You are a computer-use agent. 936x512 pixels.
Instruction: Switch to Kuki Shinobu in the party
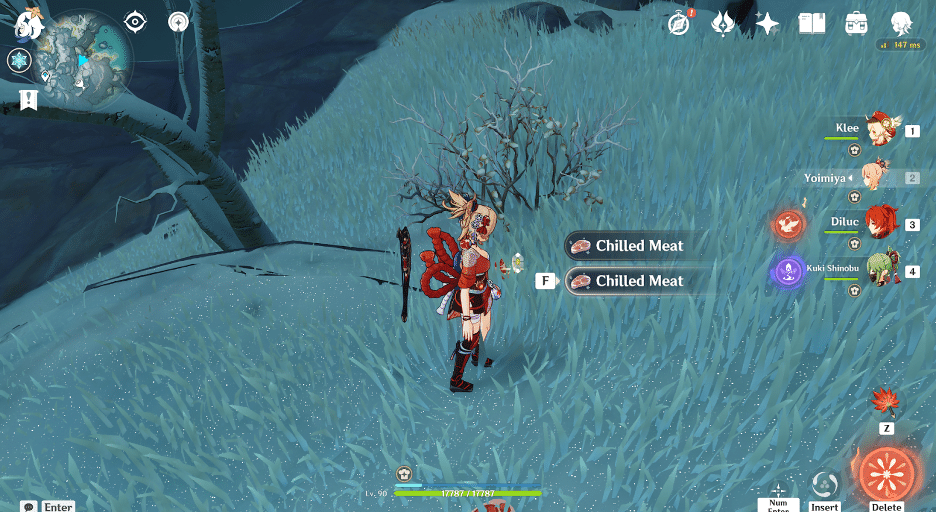click(880, 271)
